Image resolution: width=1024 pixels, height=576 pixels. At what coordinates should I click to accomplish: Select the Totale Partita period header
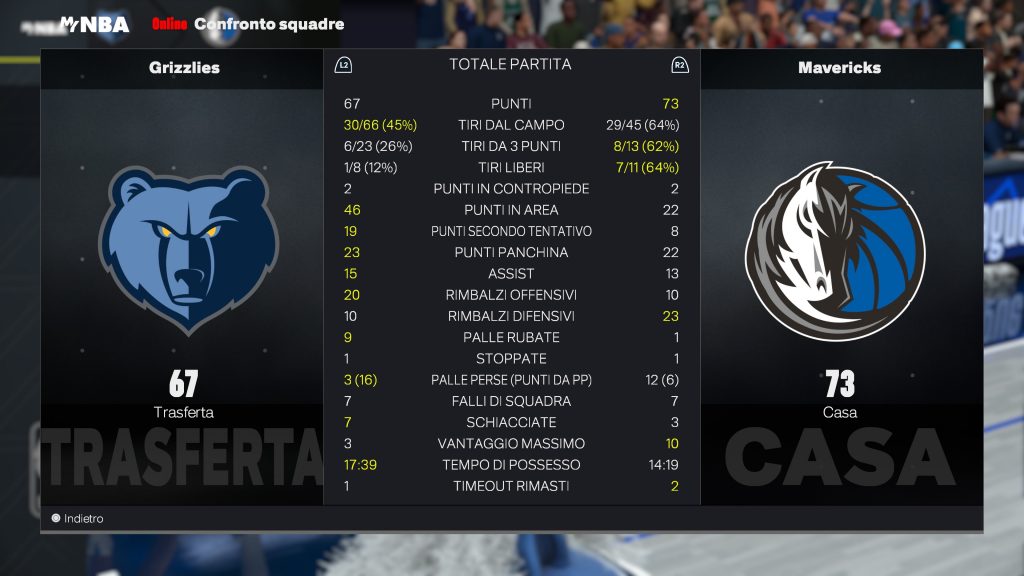[510, 64]
